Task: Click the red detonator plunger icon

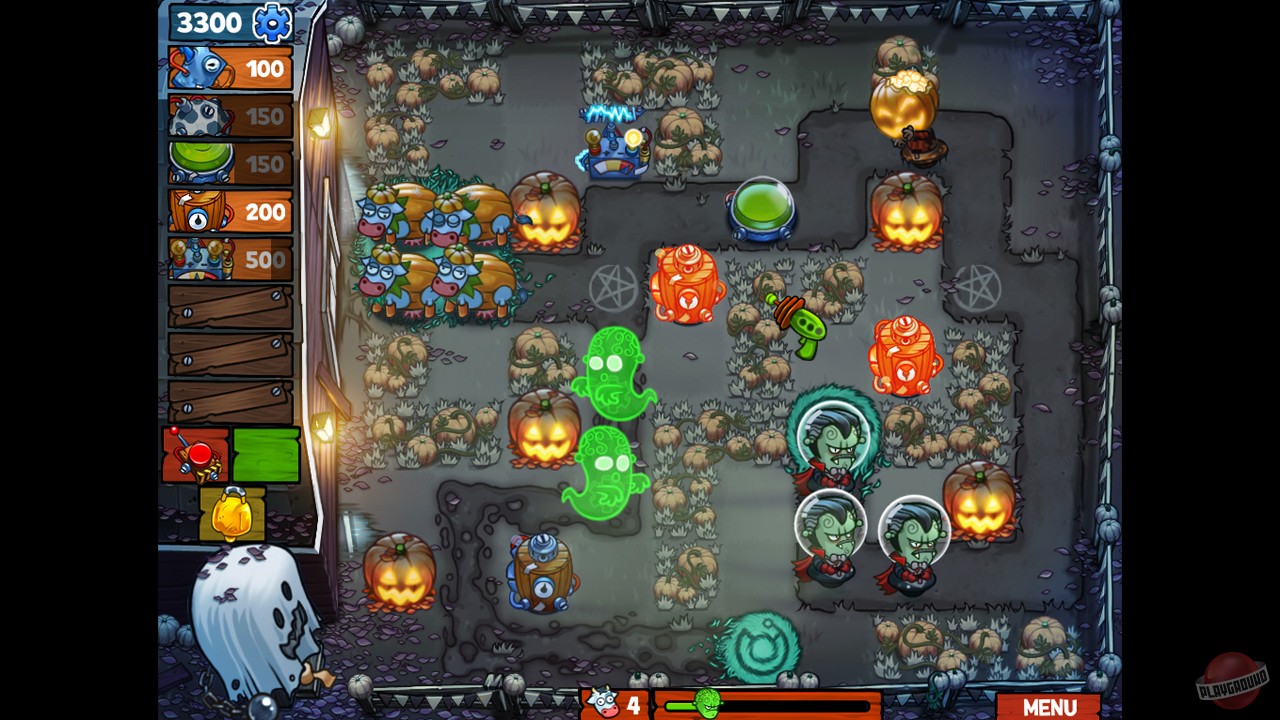Action: click(194, 455)
